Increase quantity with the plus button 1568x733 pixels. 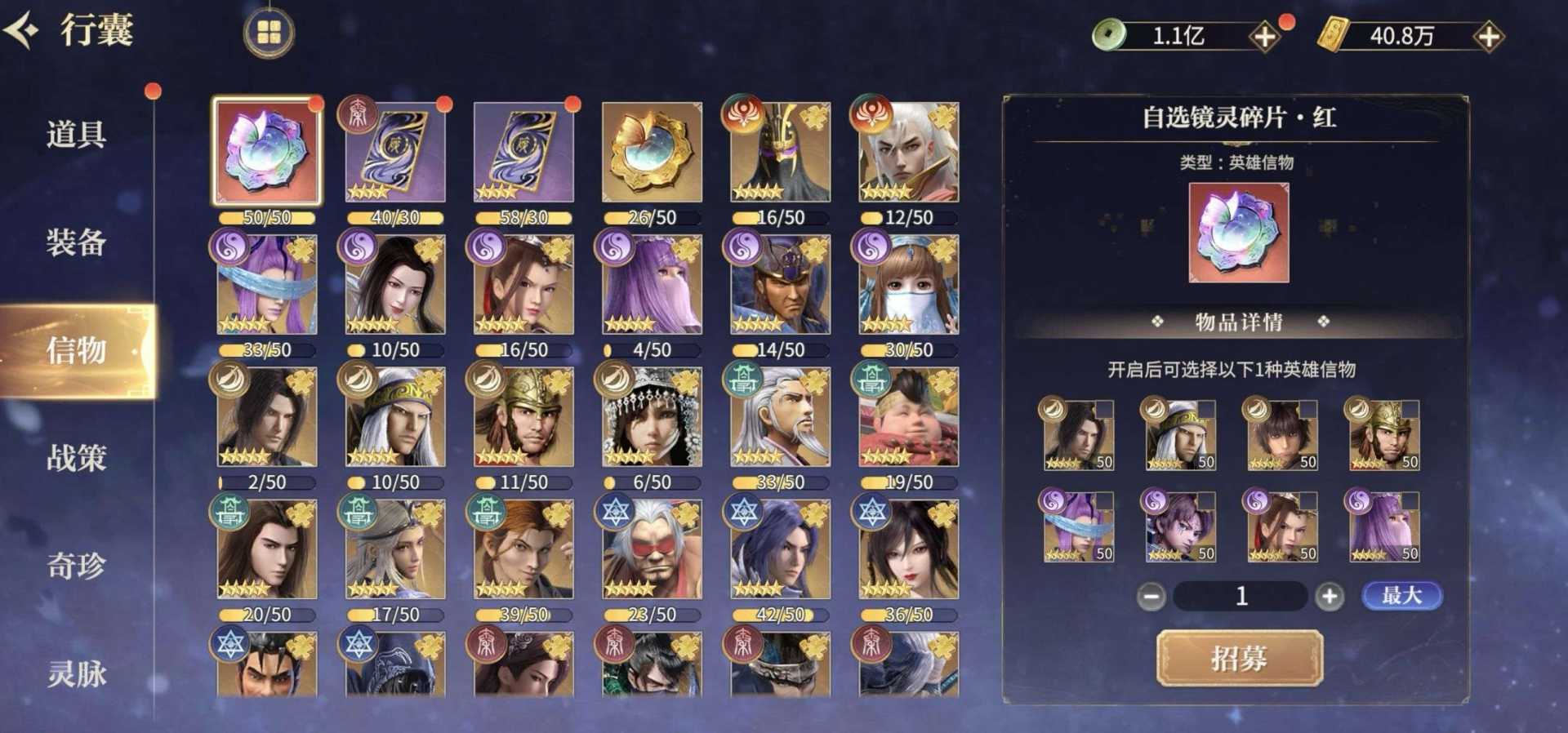tap(1329, 597)
